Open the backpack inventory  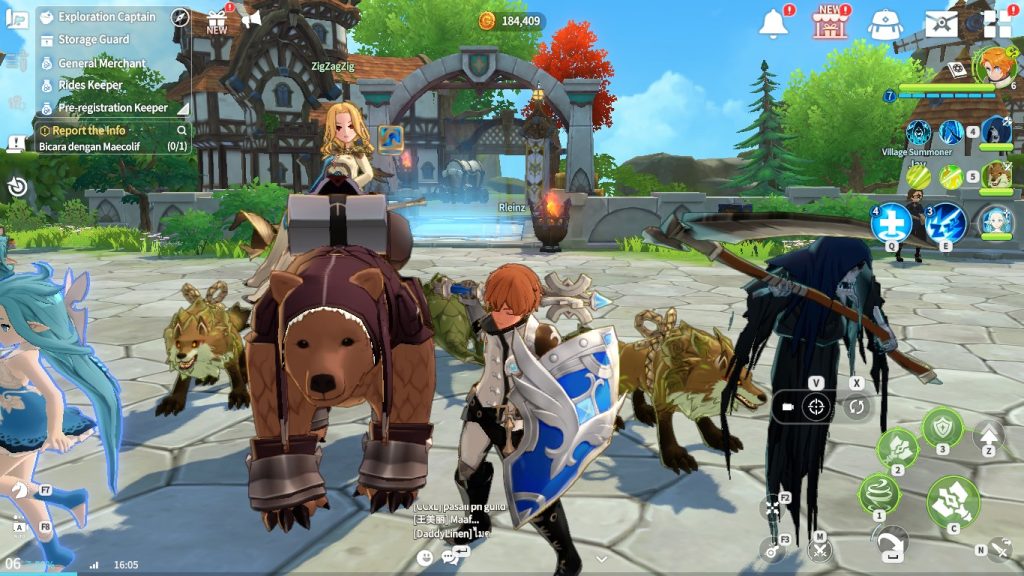tap(885, 24)
